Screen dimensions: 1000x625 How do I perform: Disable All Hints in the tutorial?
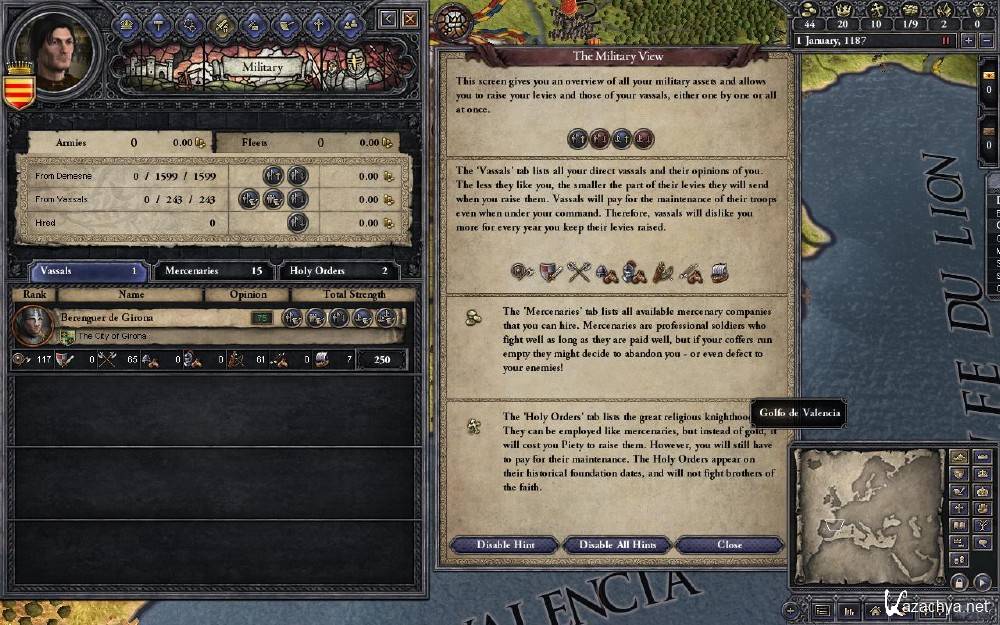(618, 545)
